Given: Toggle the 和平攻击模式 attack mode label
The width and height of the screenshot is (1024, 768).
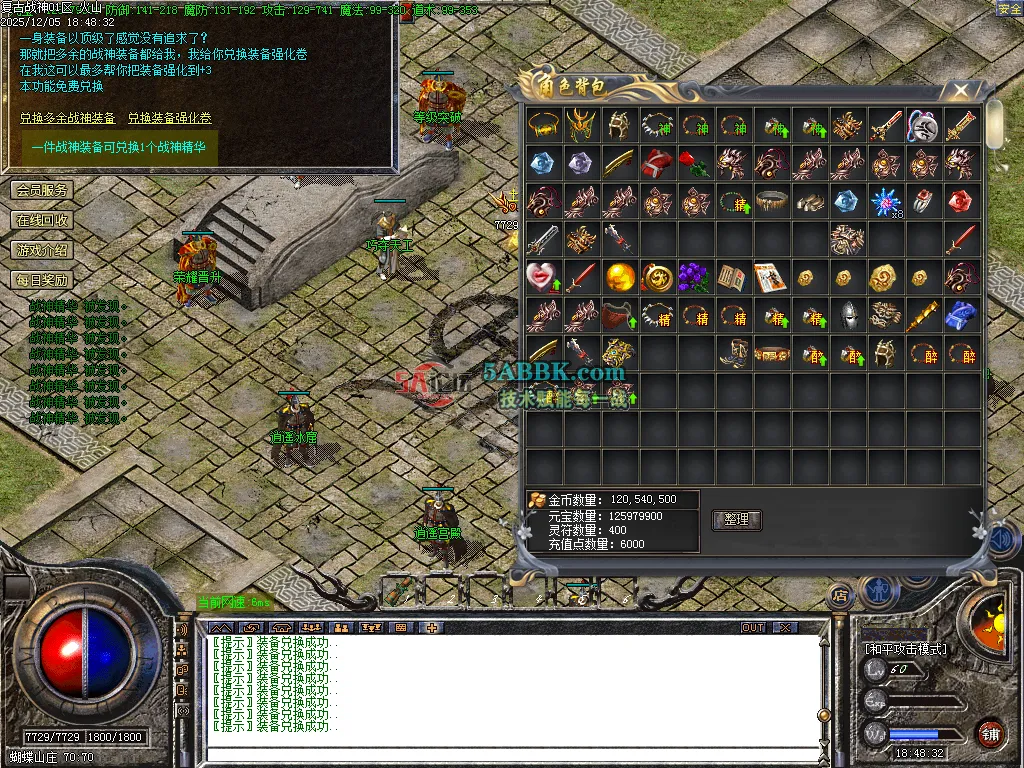Looking at the screenshot, I should click(x=905, y=649).
